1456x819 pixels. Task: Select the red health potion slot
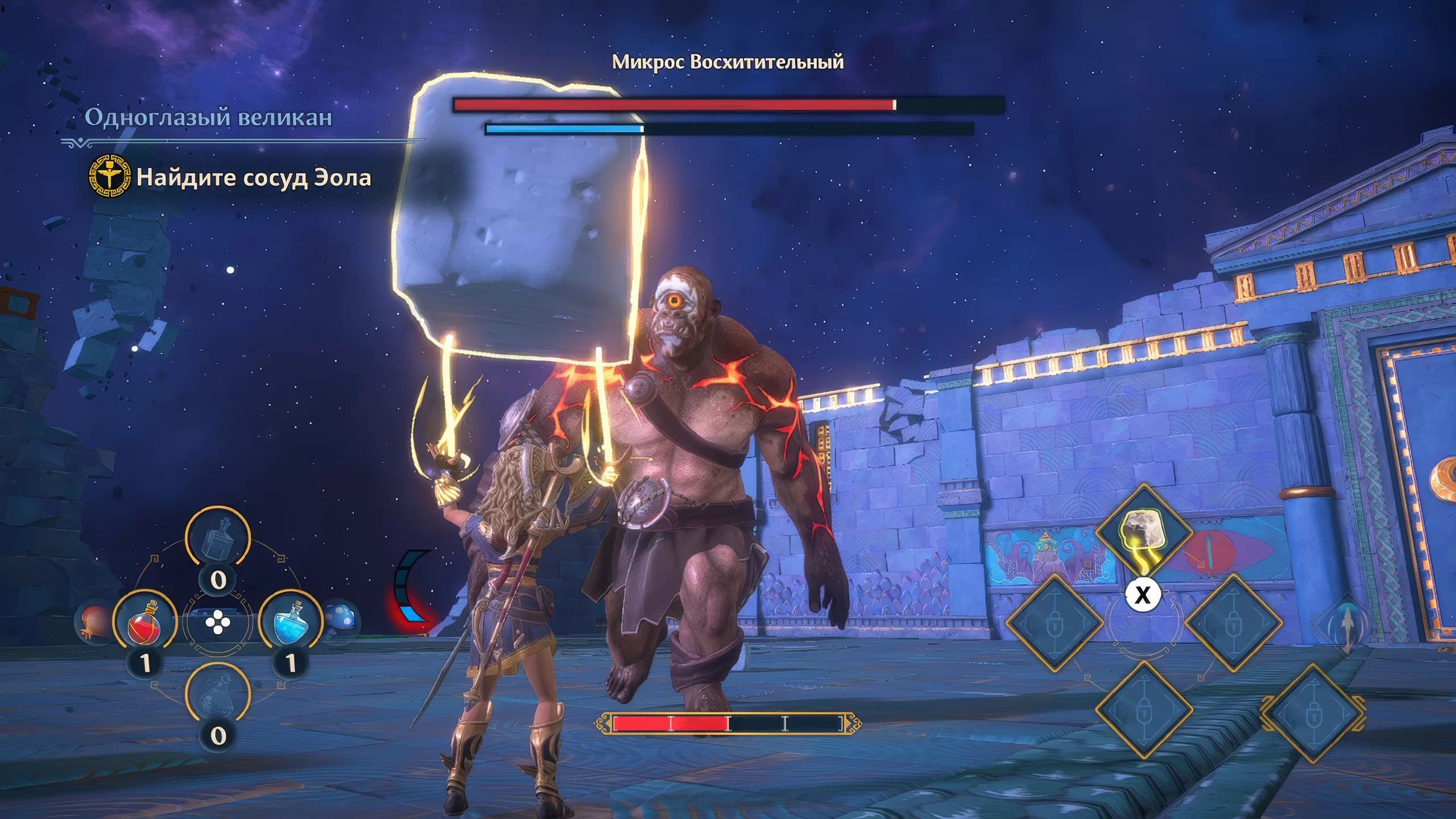point(144,621)
